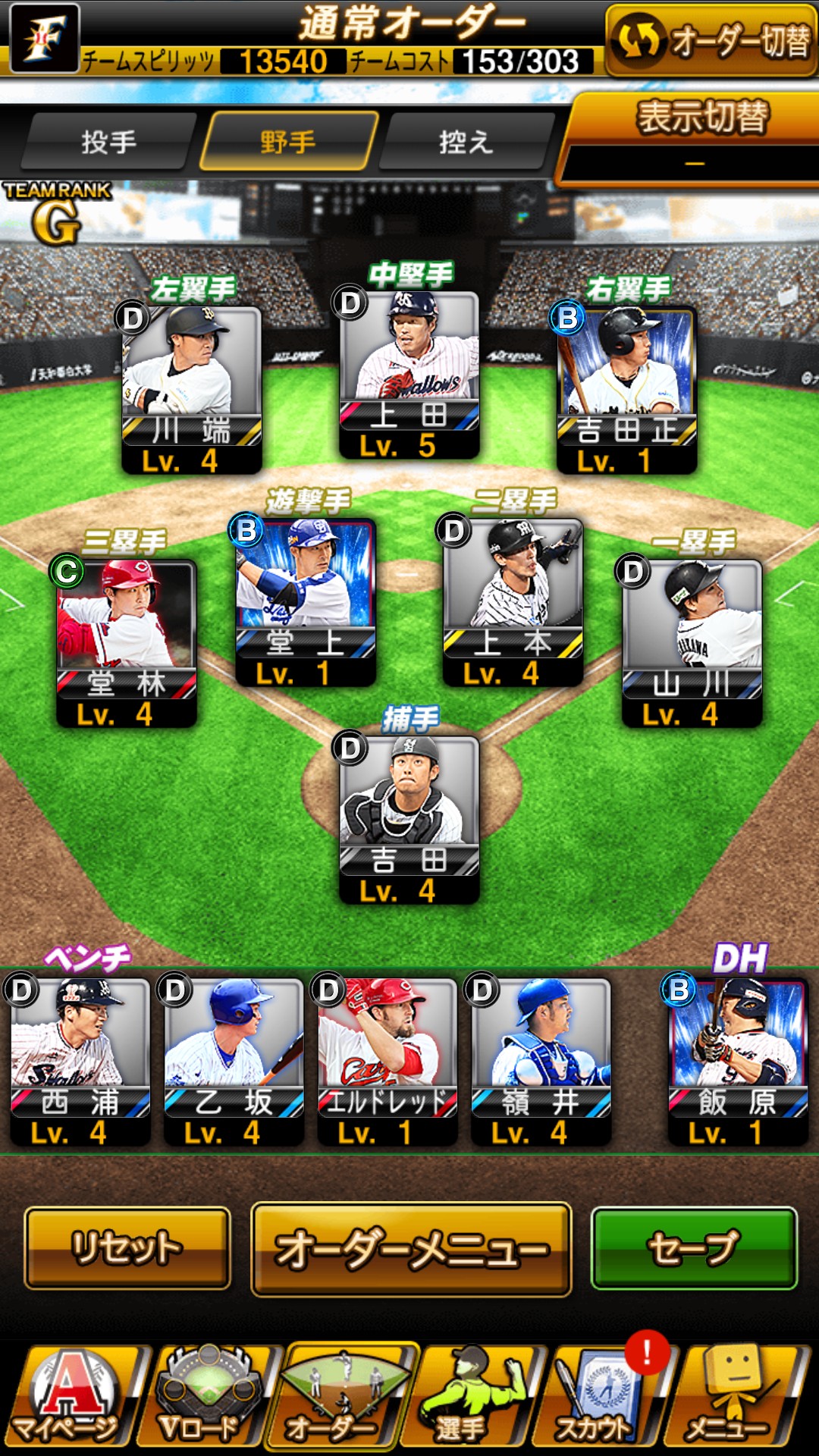Switch to the 投手 pitcher tab

tap(108, 142)
